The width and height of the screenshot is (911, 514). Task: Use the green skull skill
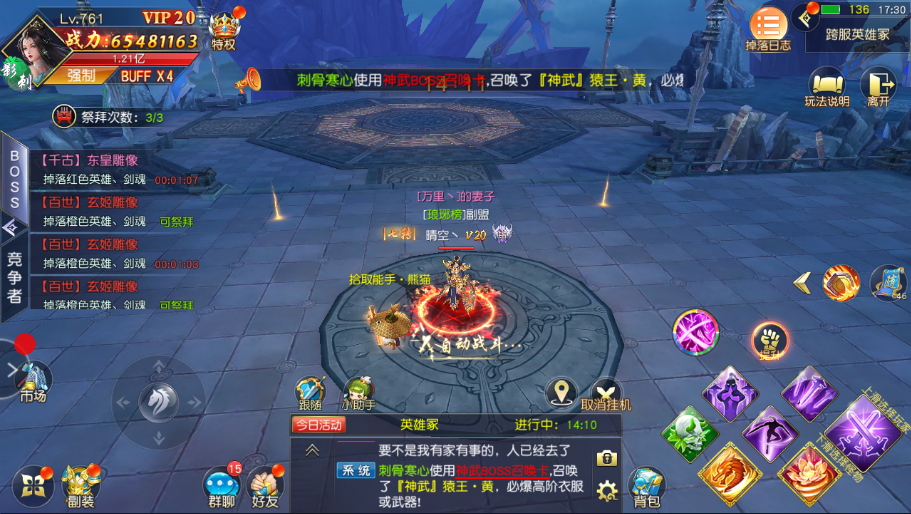pyautogui.click(x=689, y=432)
